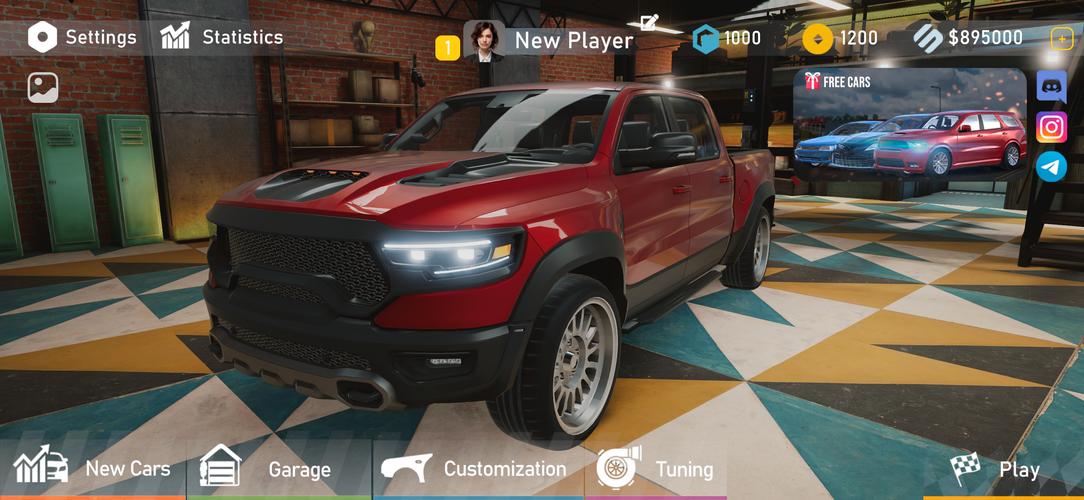The width and height of the screenshot is (1084, 500).
Task: Go to the Garage
Action: [266, 468]
